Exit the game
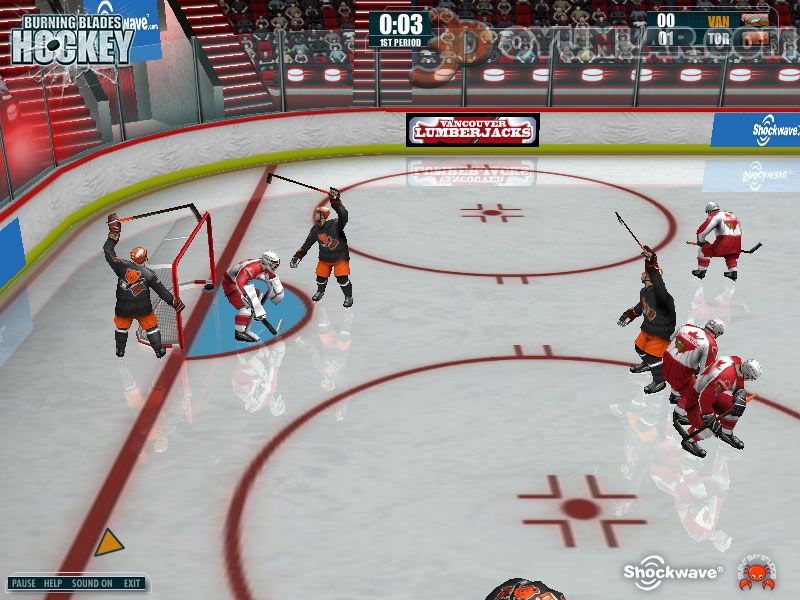800x600 pixels. (x=132, y=583)
